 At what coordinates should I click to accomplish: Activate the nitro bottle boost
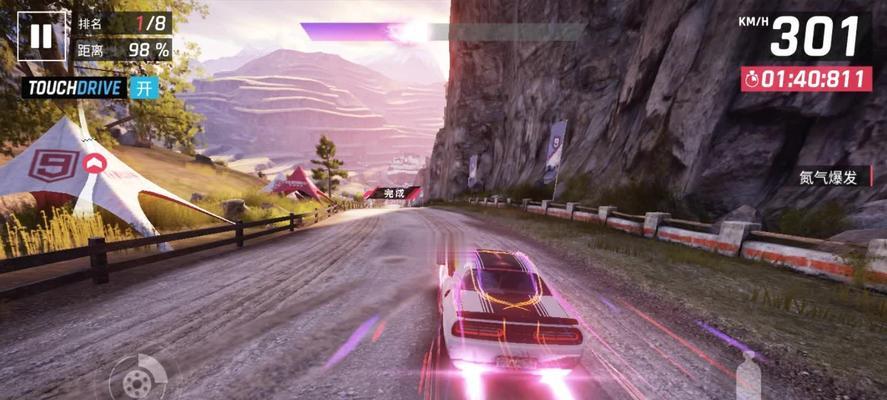click(x=747, y=377)
